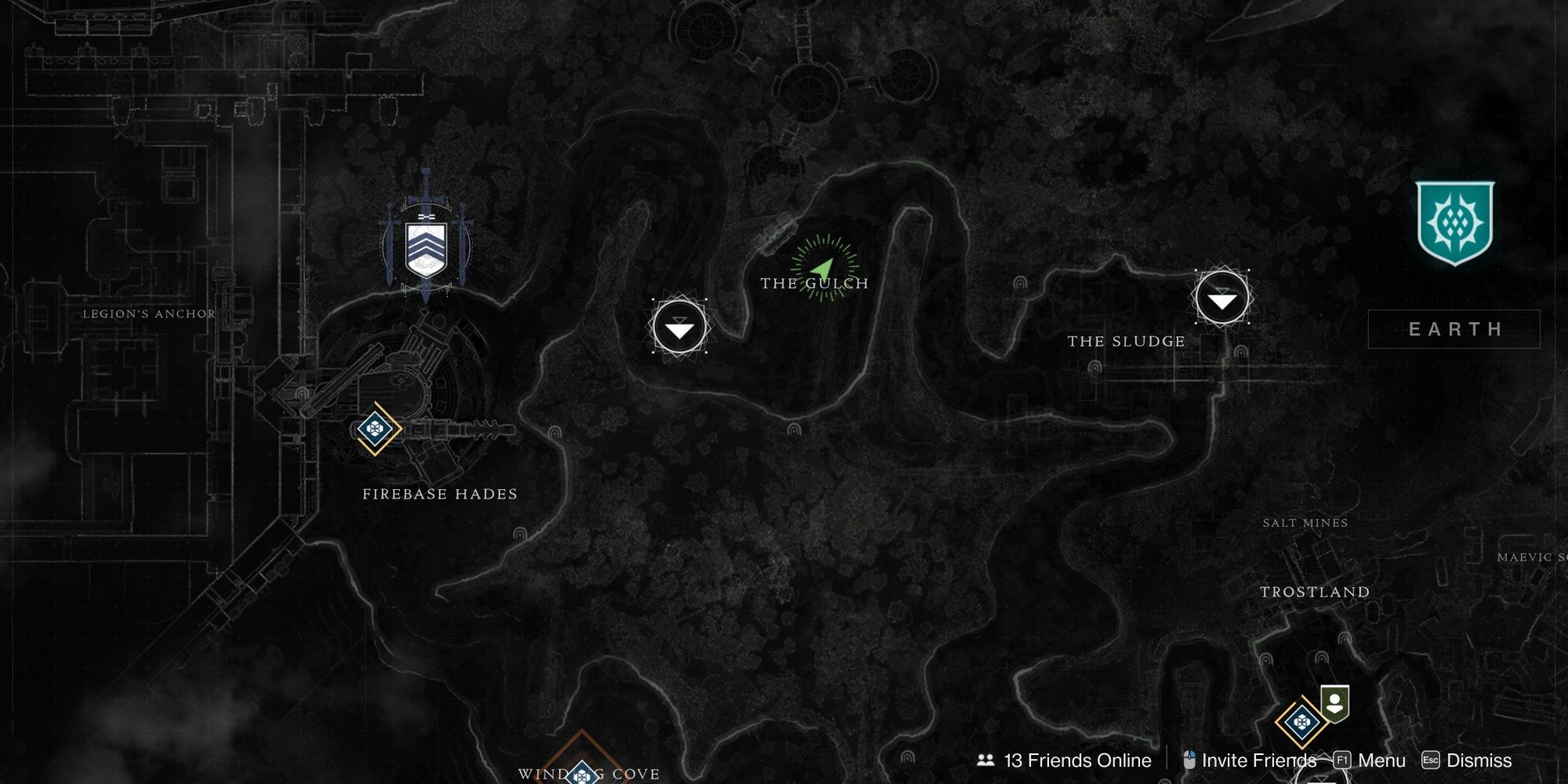Expand the EARTH destination label panel
Screen dimensions: 1568x784
click(x=1454, y=330)
